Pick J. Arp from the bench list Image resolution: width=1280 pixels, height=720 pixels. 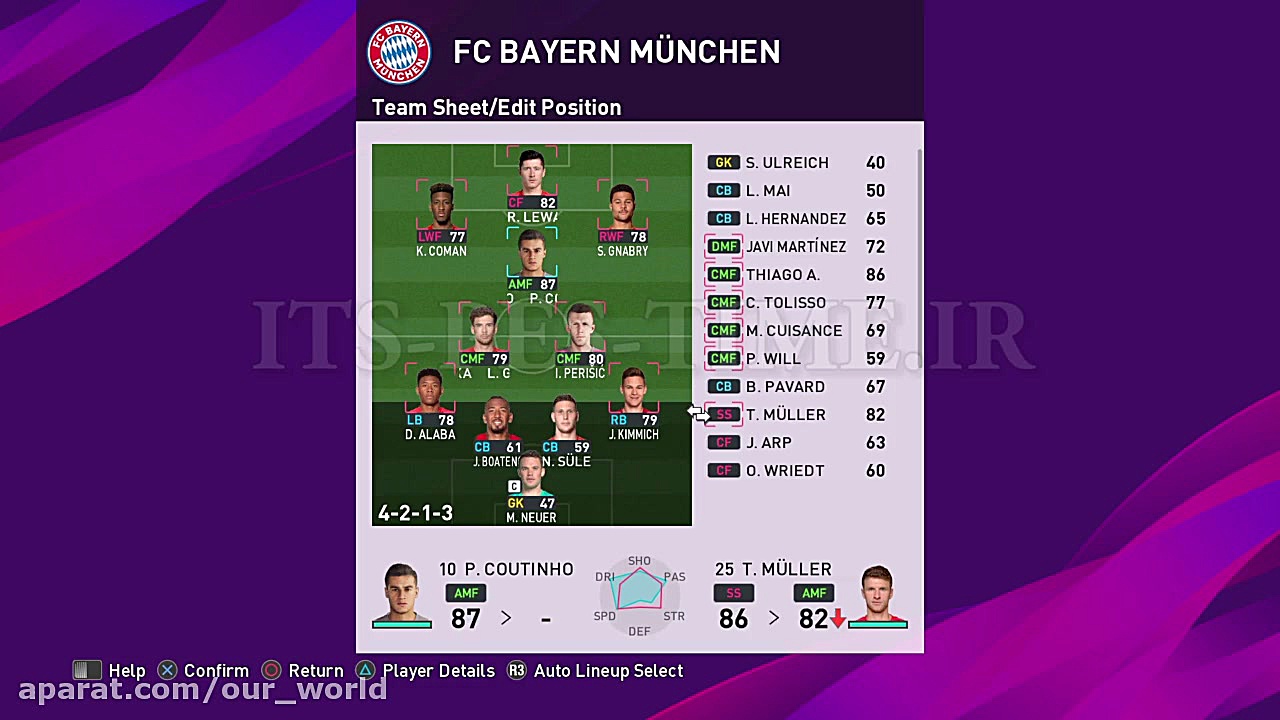pyautogui.click(x=768, y=443)
